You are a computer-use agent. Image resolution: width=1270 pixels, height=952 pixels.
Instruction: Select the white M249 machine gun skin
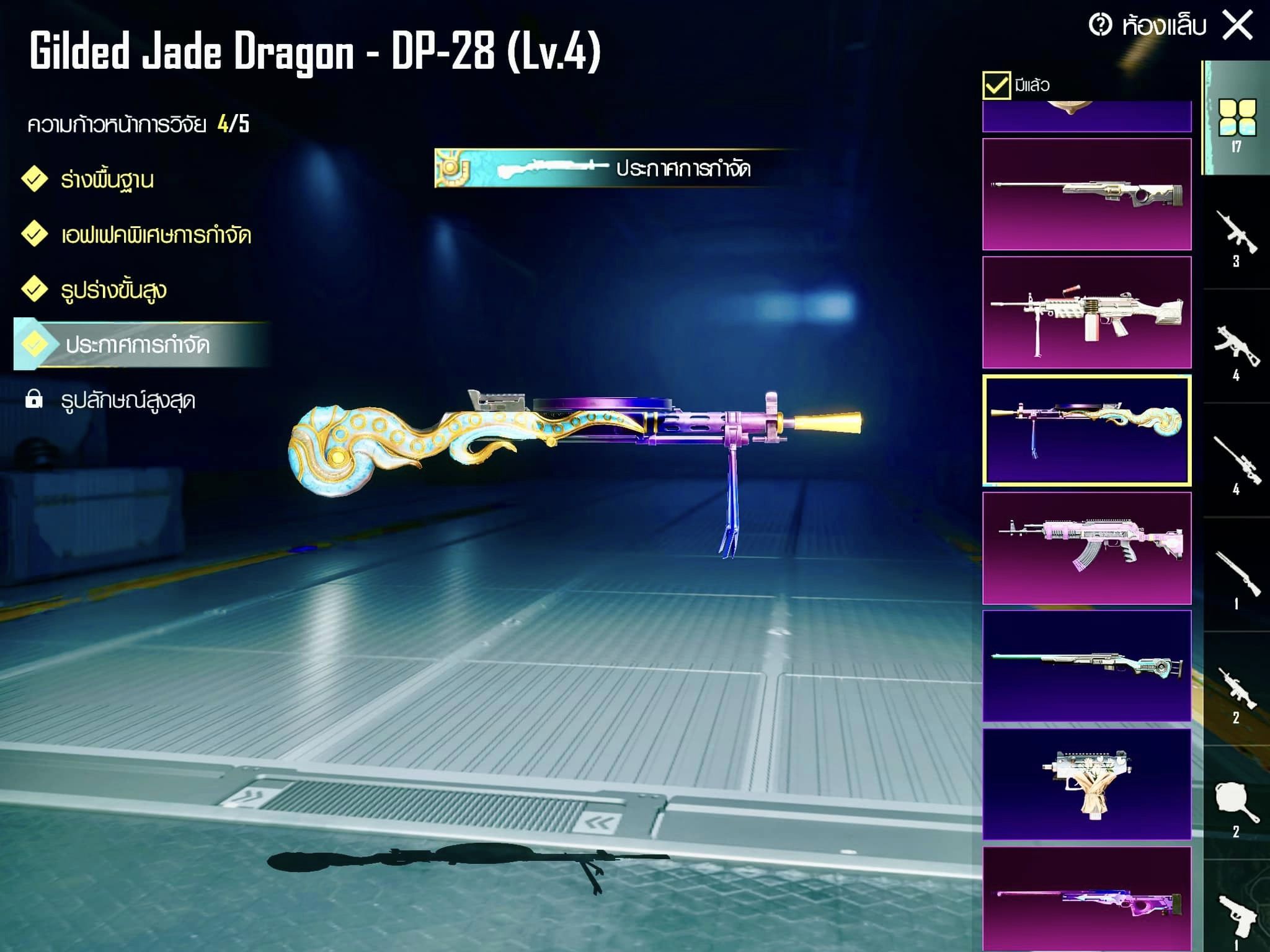click(x=1086, y=312)
